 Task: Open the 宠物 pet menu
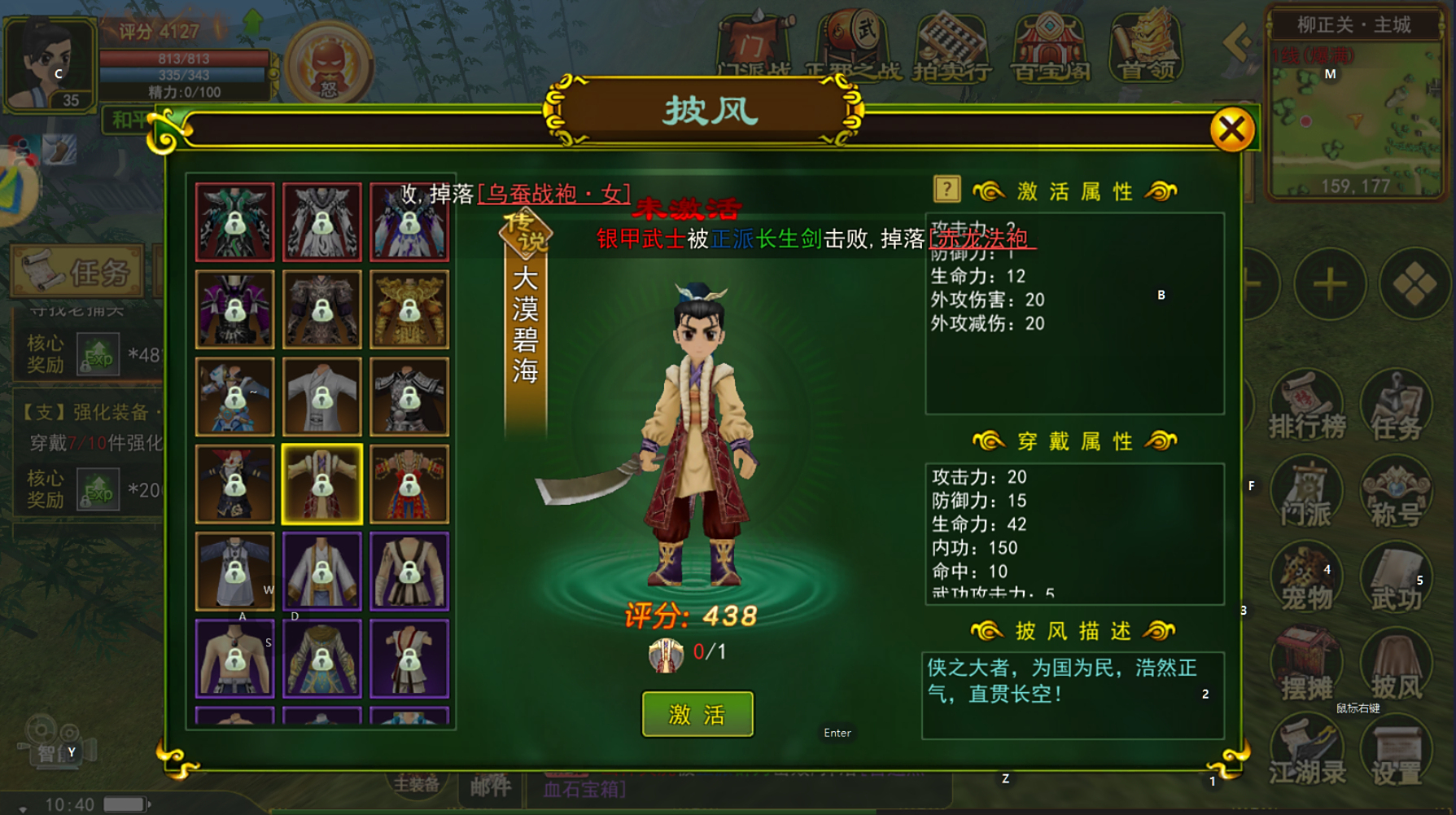[x=1307, y=581]
